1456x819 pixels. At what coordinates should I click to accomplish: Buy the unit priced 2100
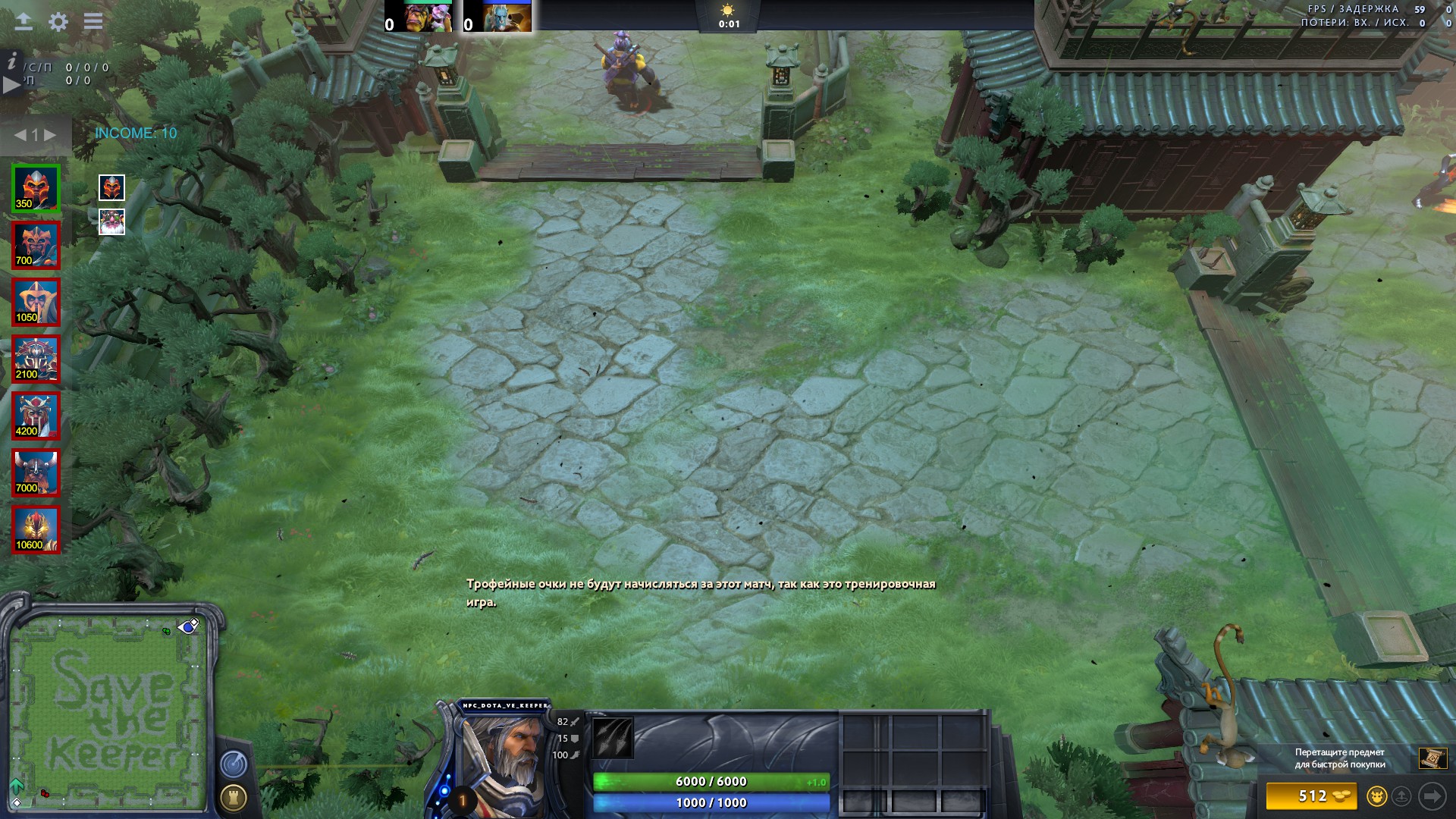tap(36, 359)
